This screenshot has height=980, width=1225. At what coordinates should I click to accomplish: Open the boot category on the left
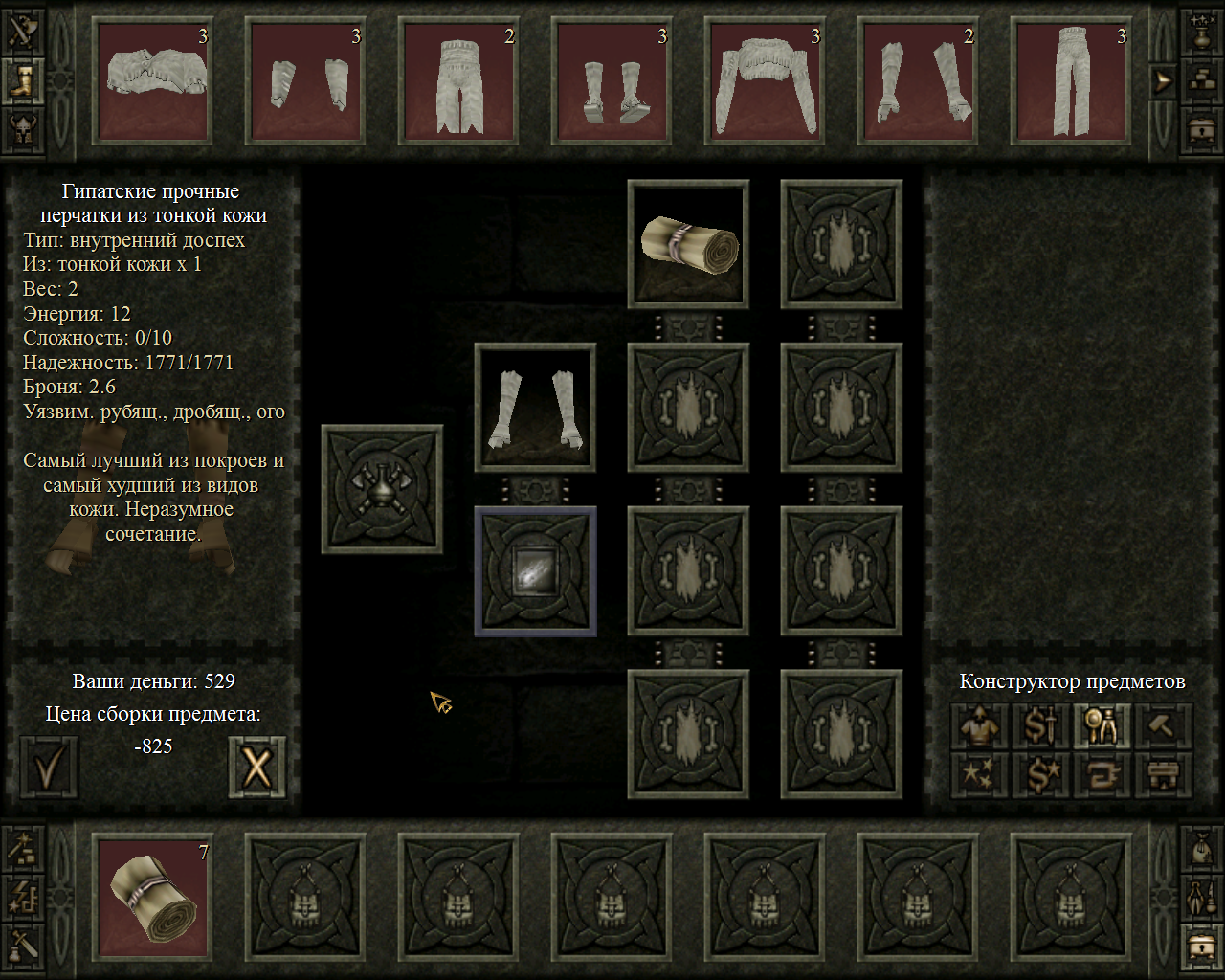22,80
